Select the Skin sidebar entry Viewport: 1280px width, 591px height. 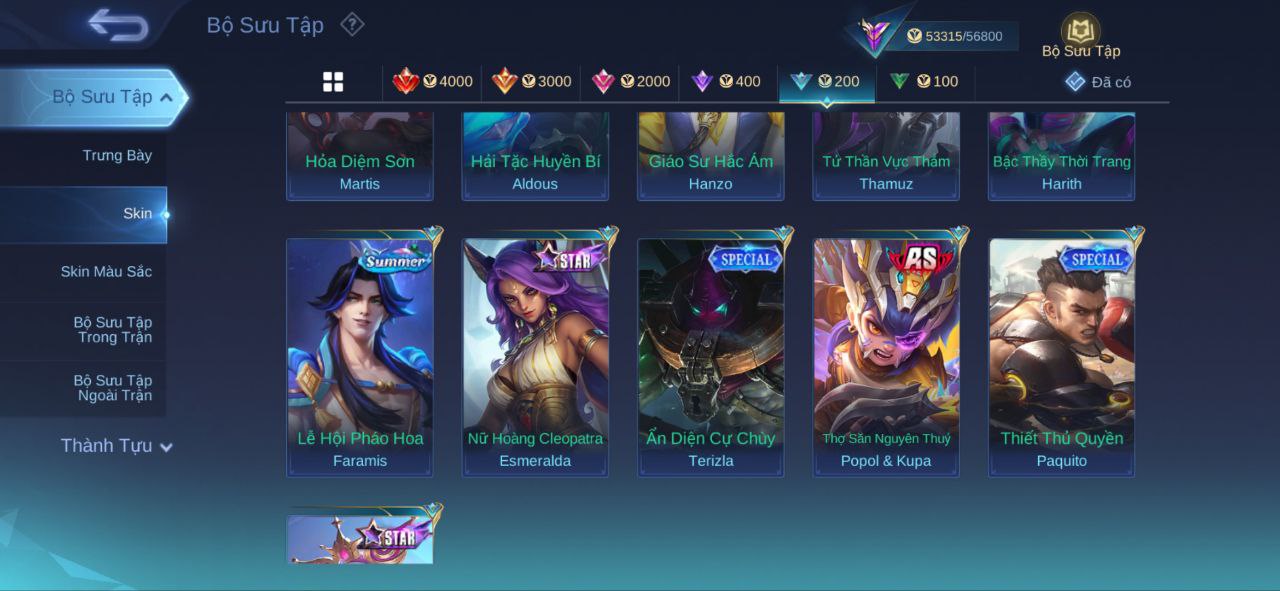[137, 213]
